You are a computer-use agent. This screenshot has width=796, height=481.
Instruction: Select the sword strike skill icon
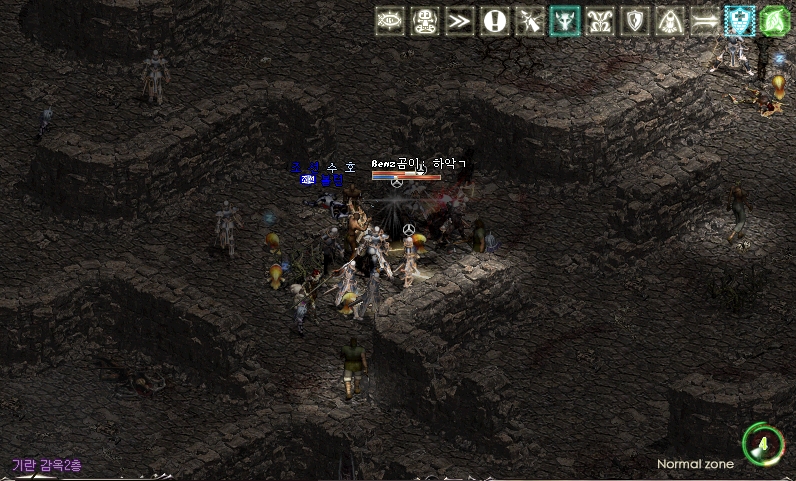[x=530, y=21]
